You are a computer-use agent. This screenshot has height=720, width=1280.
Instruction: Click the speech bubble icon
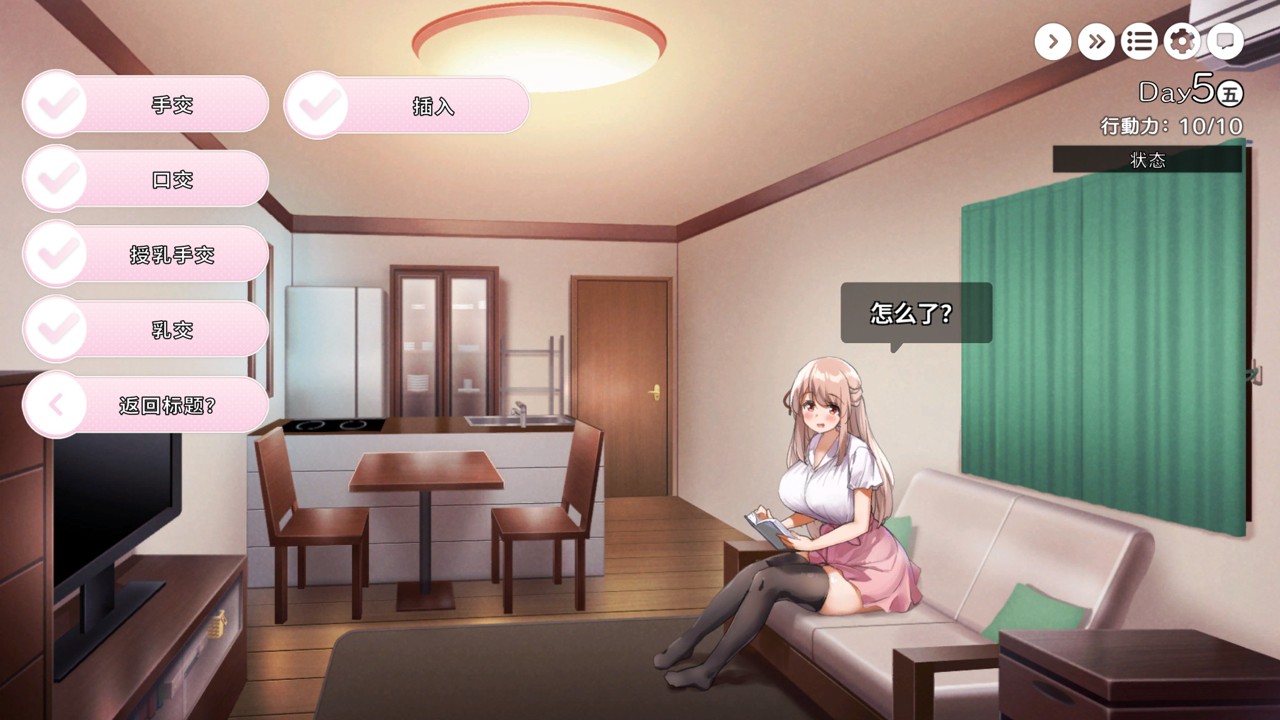(x=1225, y=41)
